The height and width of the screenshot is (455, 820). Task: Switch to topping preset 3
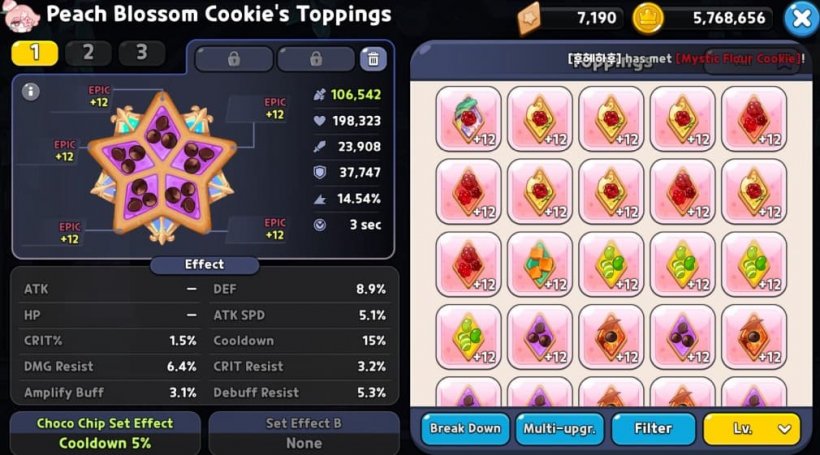[141, 53]
